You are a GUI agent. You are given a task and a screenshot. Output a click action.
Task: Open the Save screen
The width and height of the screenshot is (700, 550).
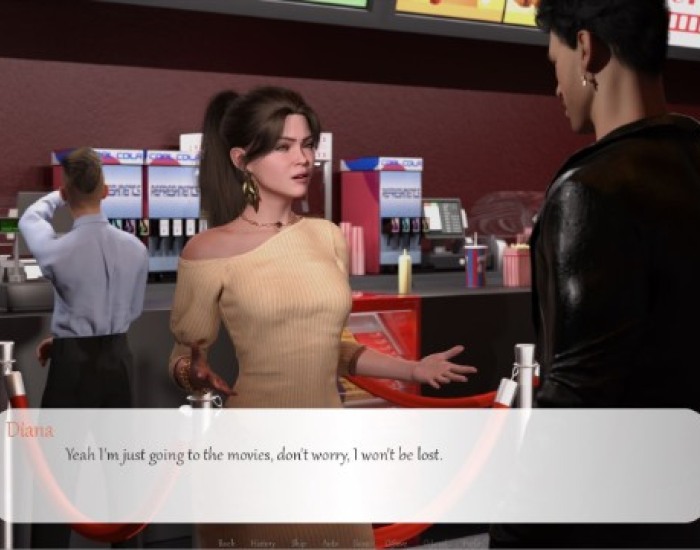[361, 543]
